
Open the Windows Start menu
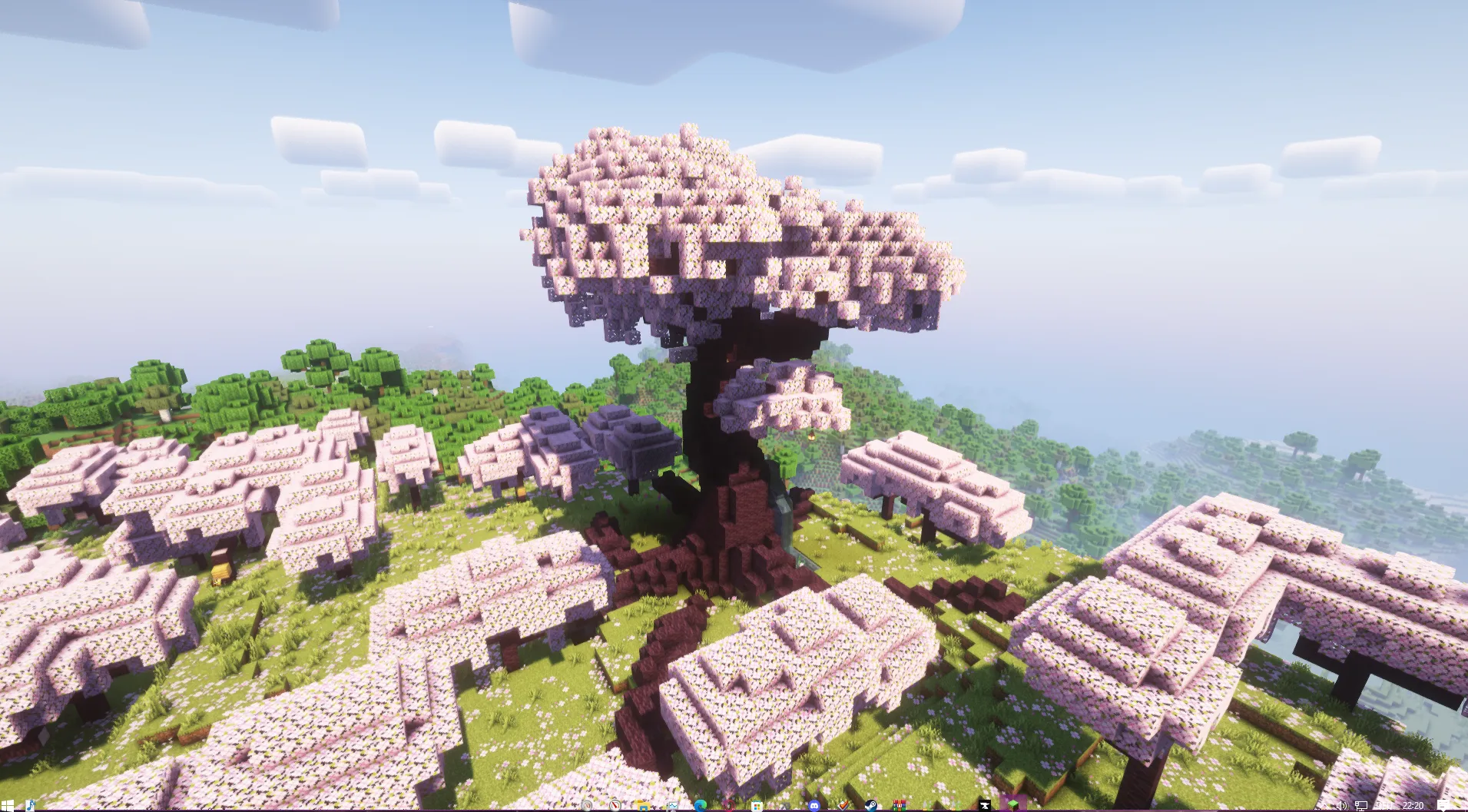pyautogui.click(x=8, y=804)
